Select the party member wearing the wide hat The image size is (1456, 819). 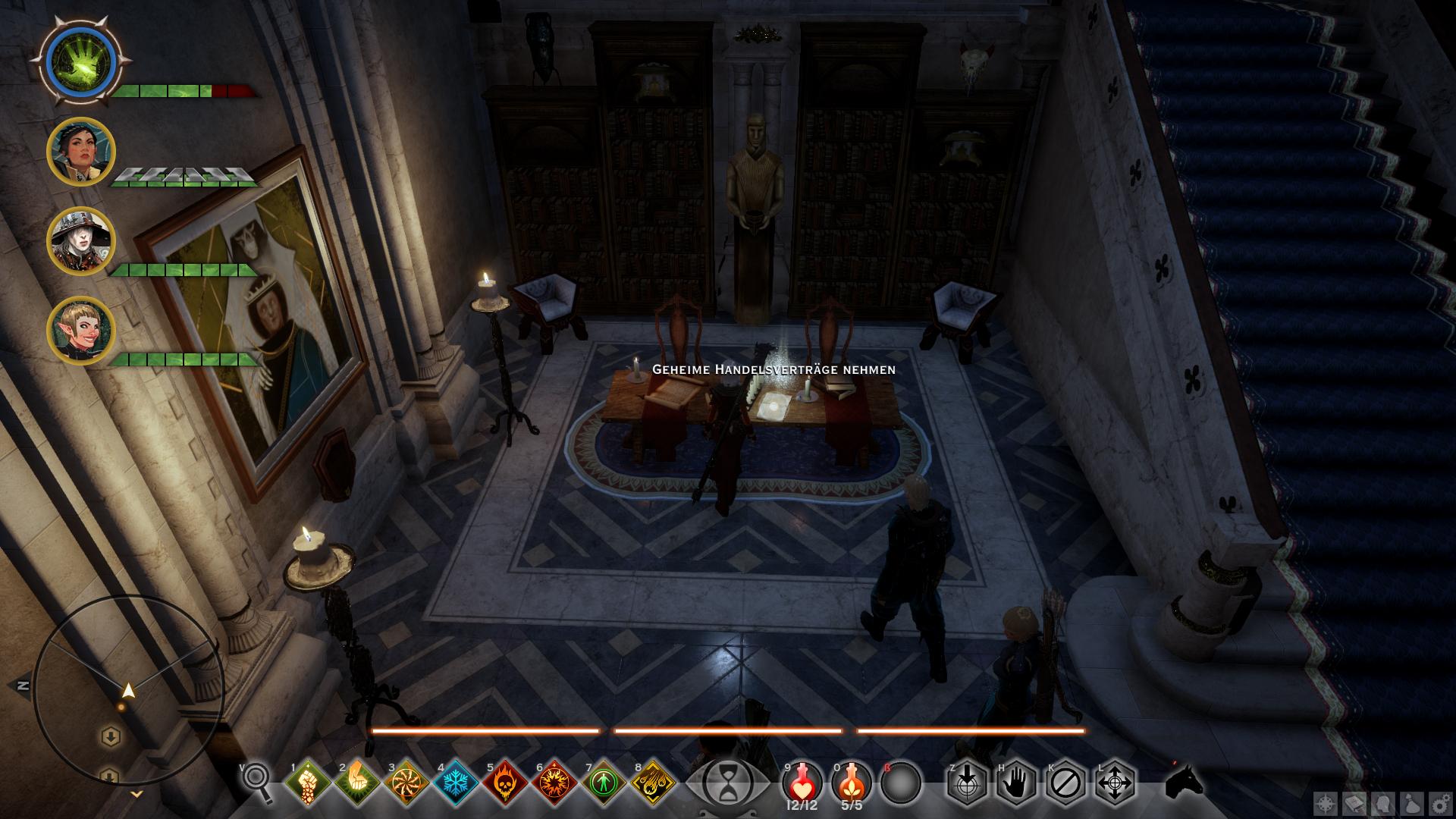point(80,240)
